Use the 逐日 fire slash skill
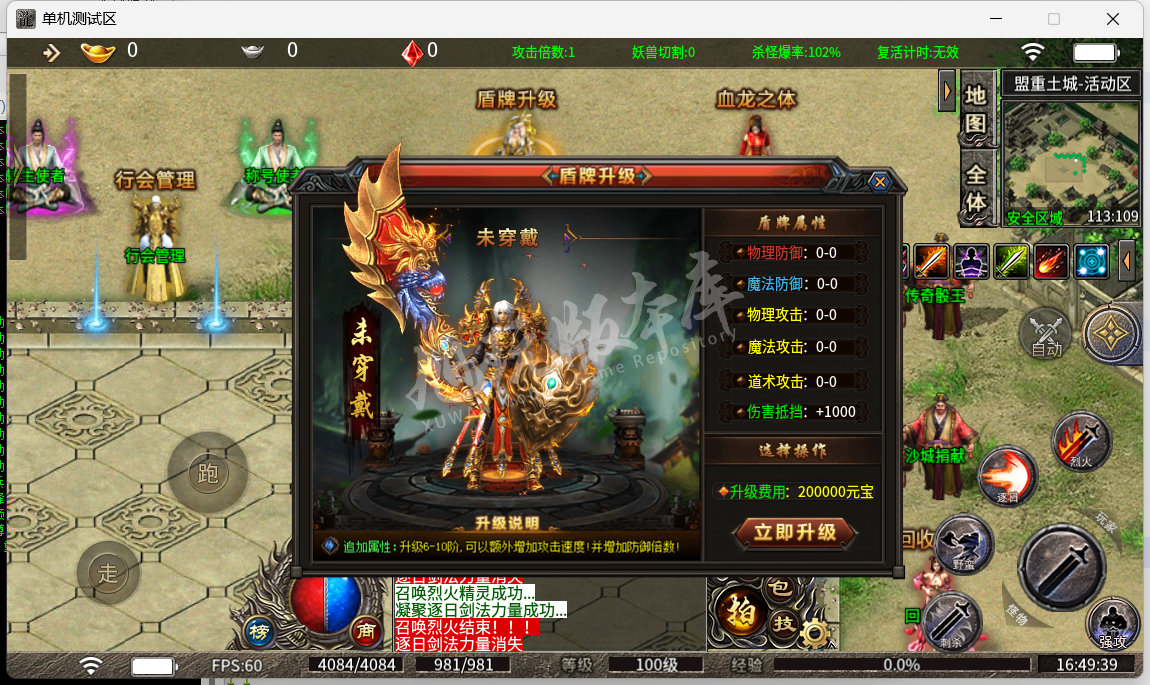Image resolution: width=1150 pixels, height=685 pixels. click(1007, 474)
